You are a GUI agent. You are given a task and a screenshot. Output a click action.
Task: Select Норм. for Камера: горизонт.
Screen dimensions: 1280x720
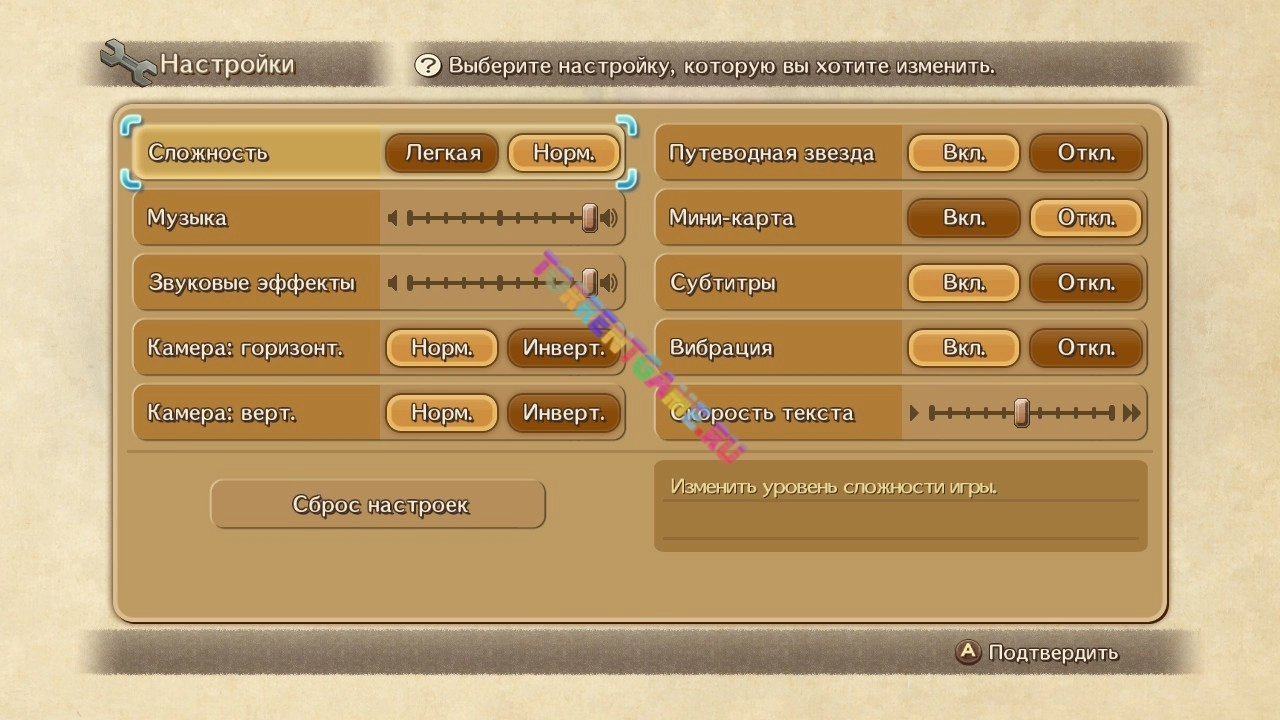coord(442,348)
